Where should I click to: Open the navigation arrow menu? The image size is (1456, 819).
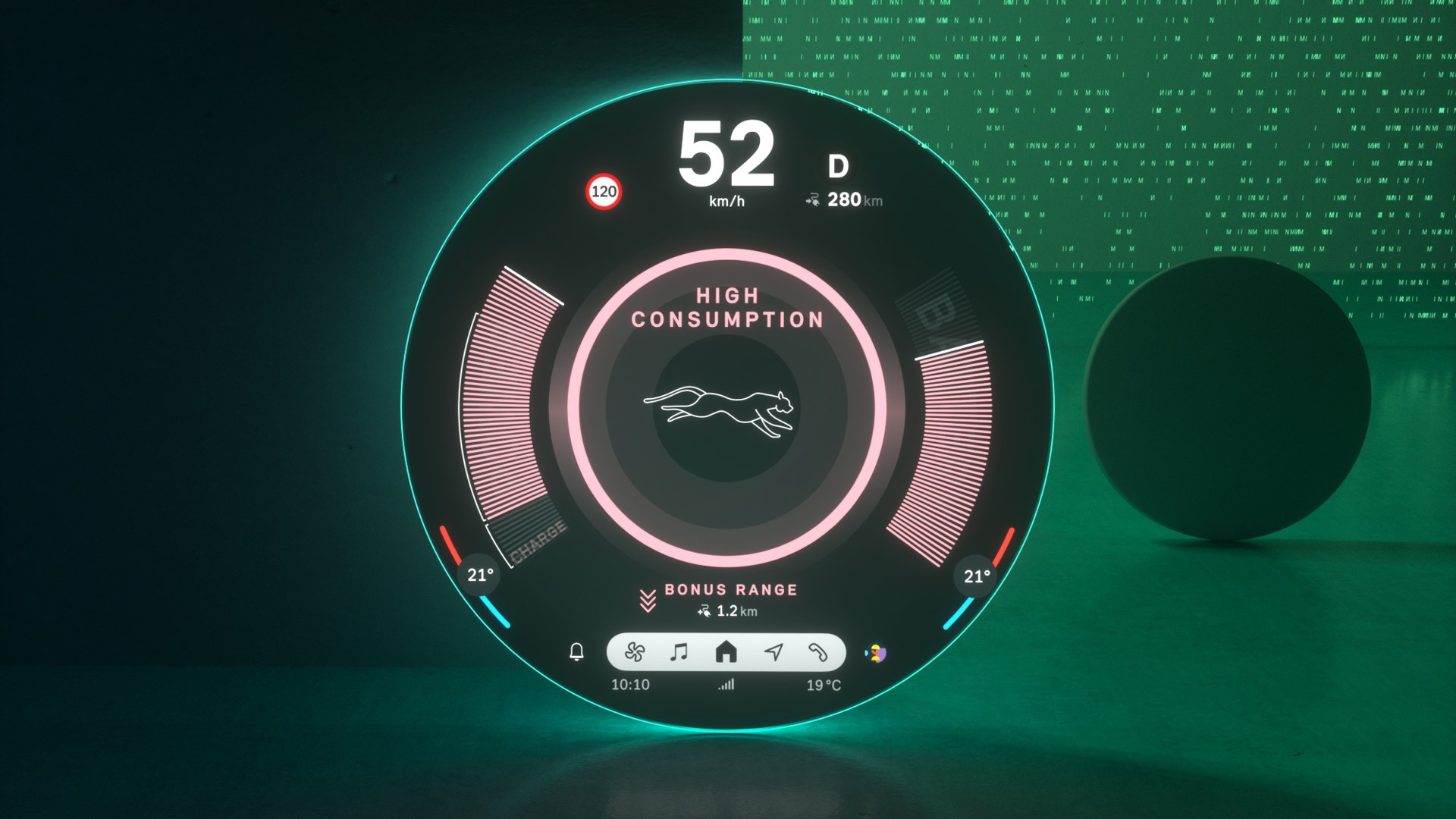click(773, 652)
